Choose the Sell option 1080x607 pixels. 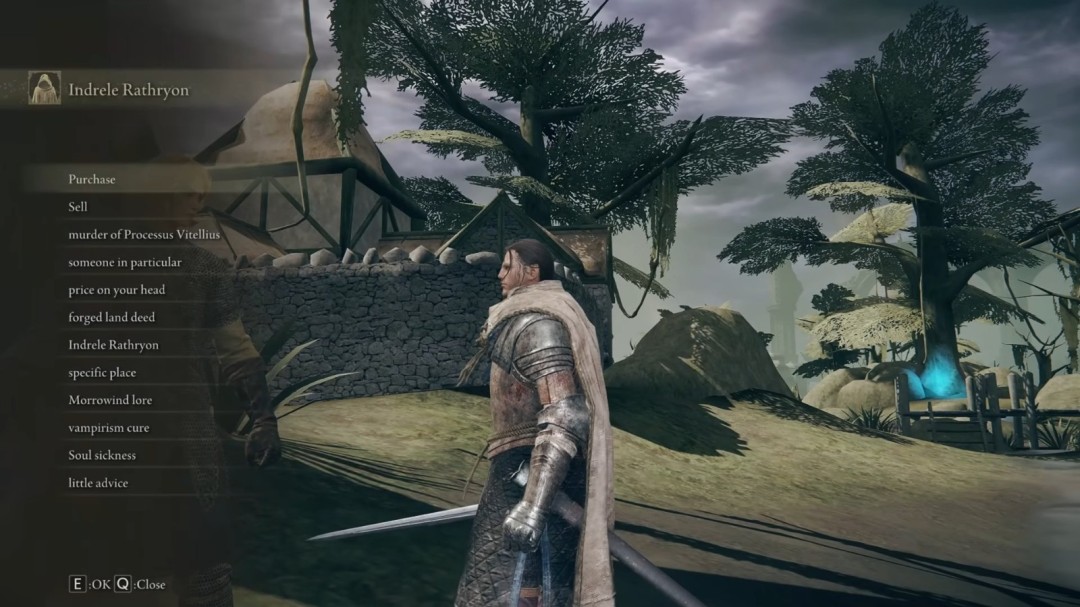click(78, 206)
